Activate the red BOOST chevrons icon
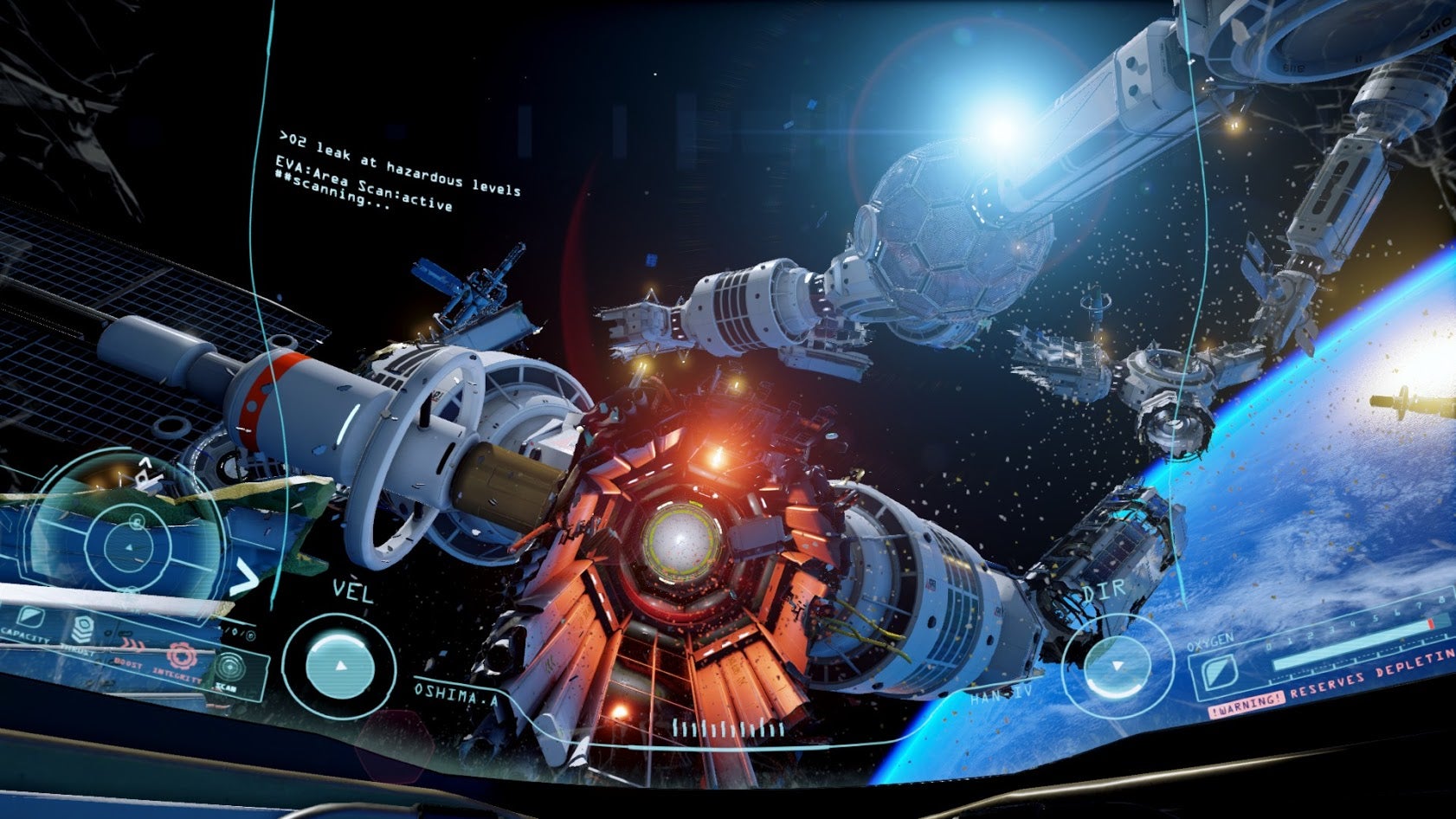Image resolution: width=1456 pixels, height=819 pixels. (x=132, y=642)
